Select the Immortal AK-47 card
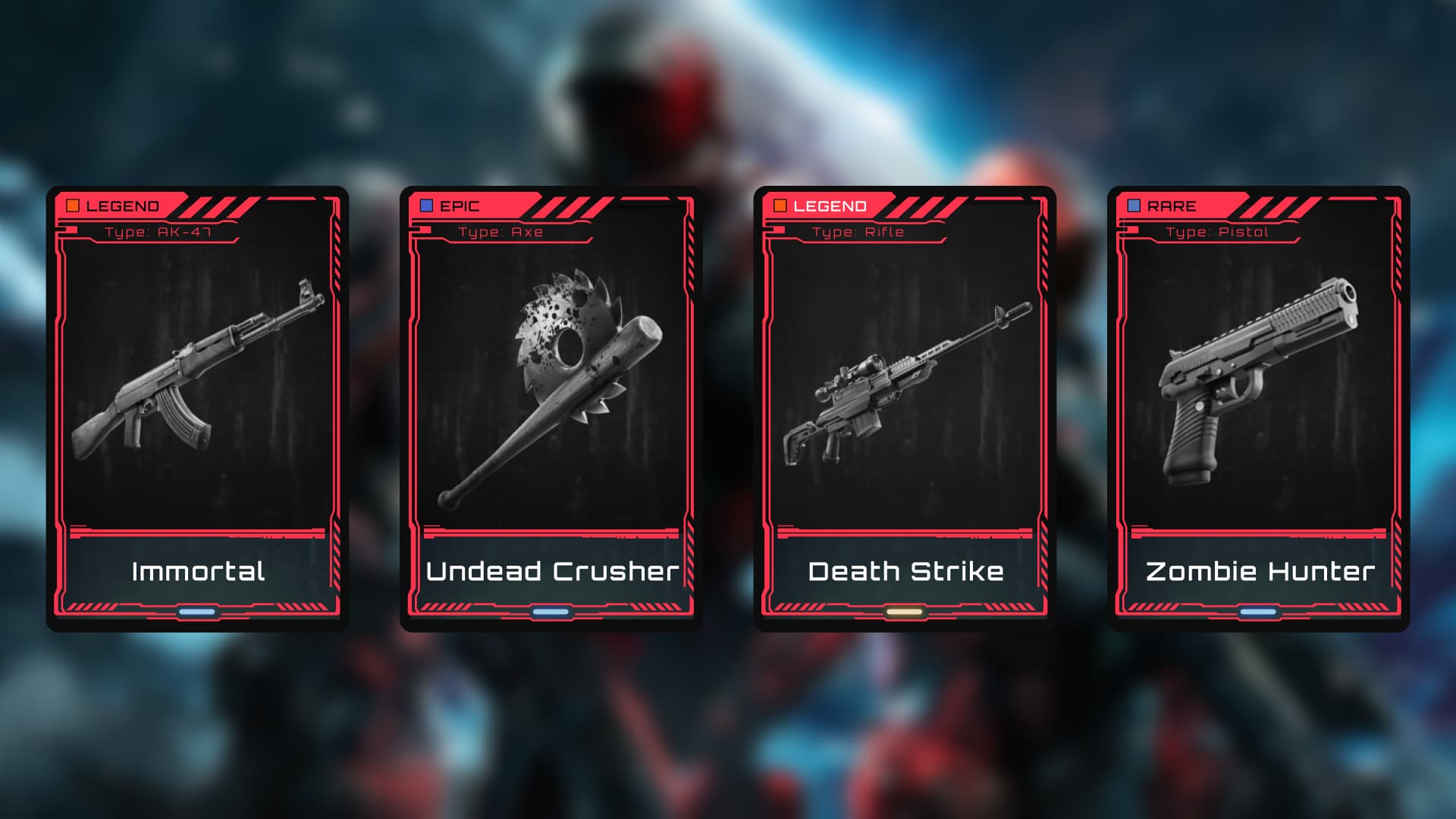This screenshot has height=819, width=1456. pyautogui.click(x=197, y=408)
